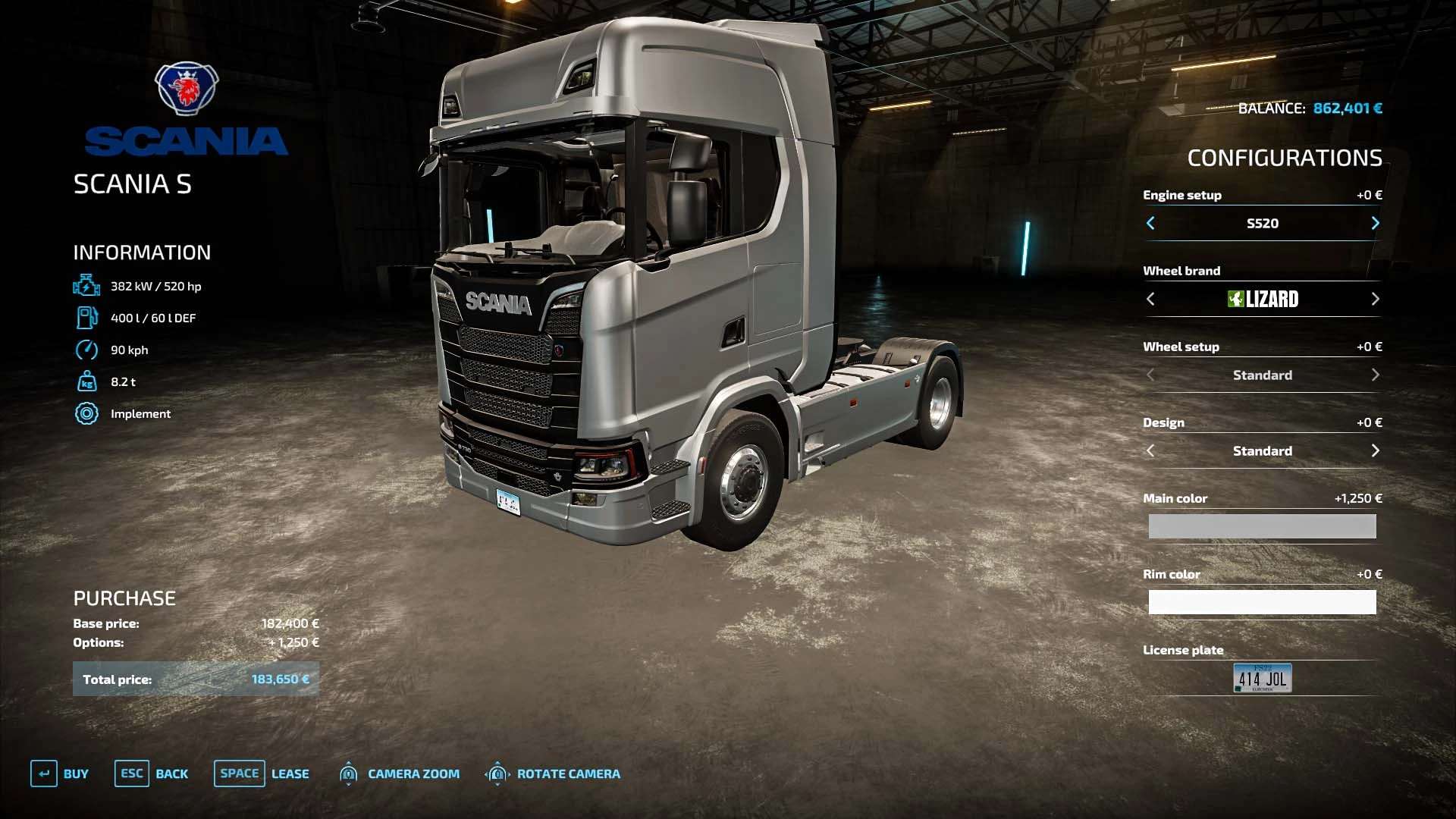Select next engine setup option

point(1375,223)
